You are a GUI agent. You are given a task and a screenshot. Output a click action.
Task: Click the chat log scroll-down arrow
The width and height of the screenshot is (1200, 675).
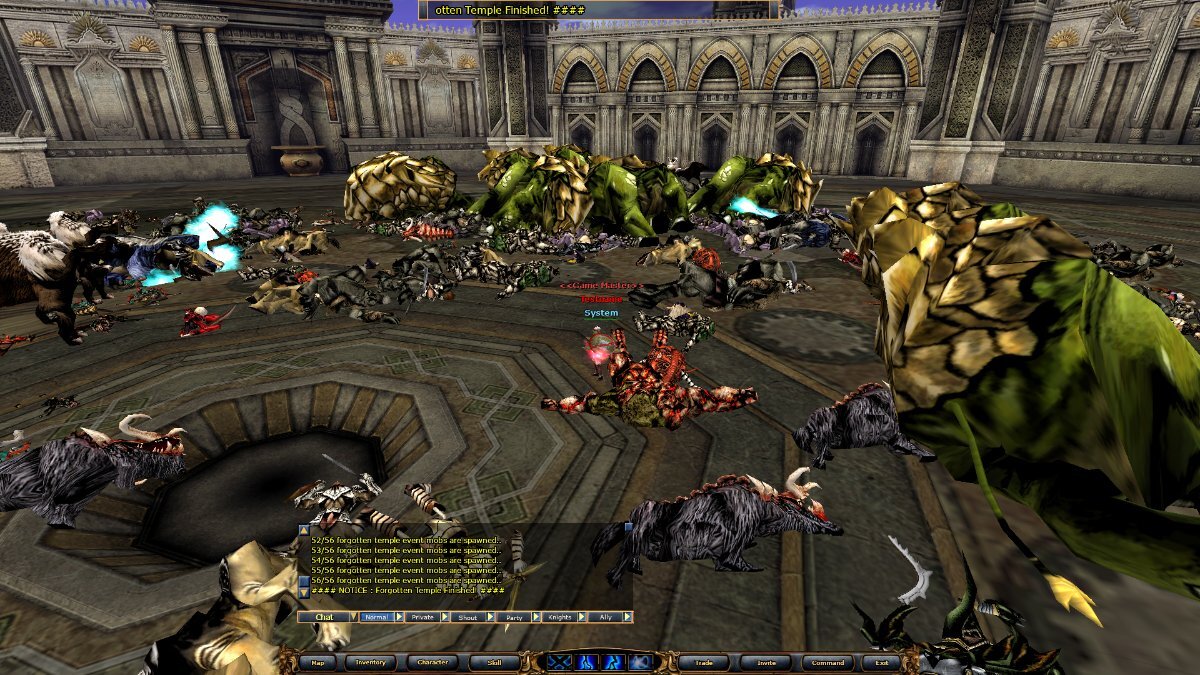(x=304, y=593)
